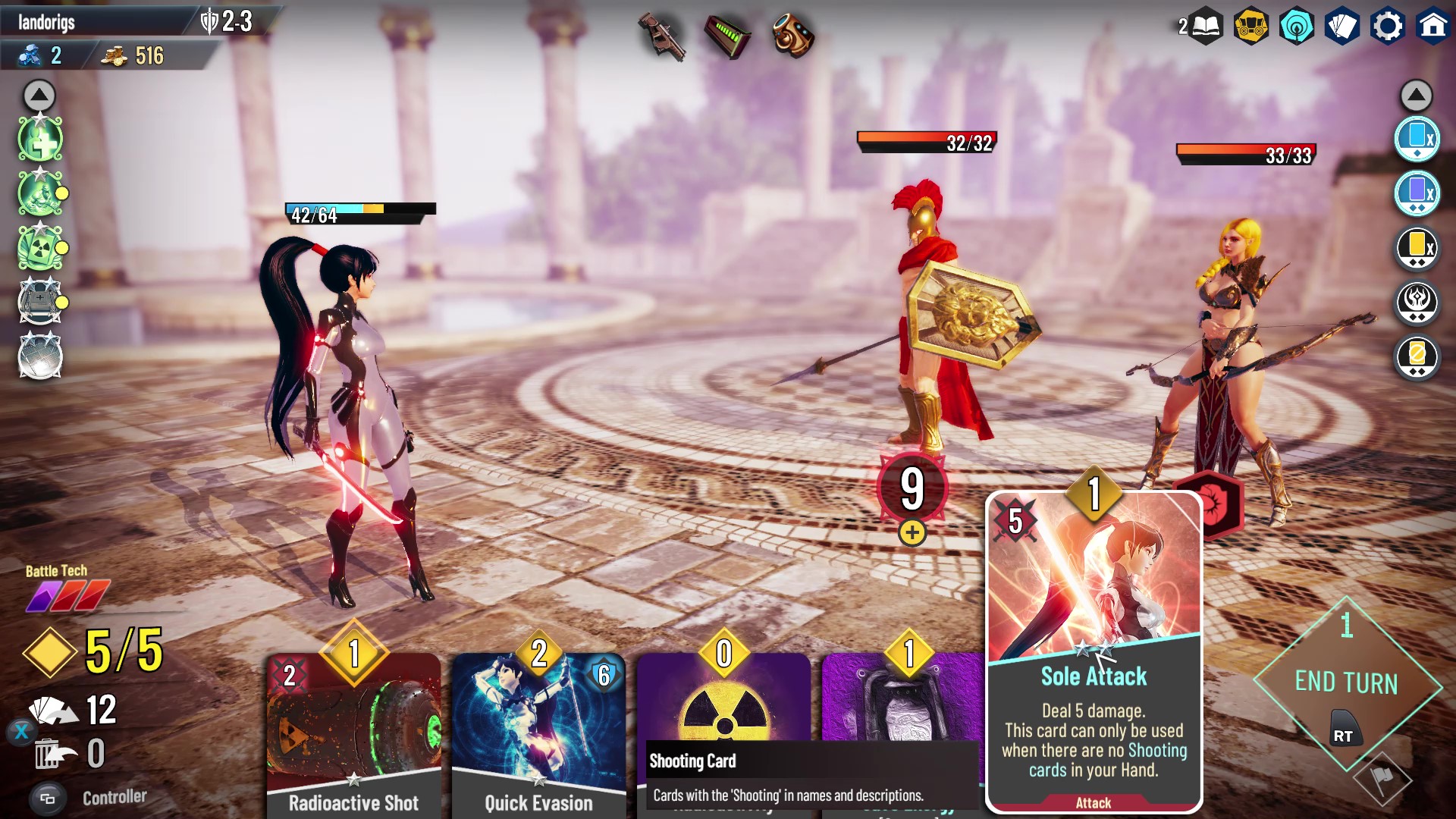Return to the home screen
This screenshot has height=819, width=1456.
click(x=1432, y=27)
